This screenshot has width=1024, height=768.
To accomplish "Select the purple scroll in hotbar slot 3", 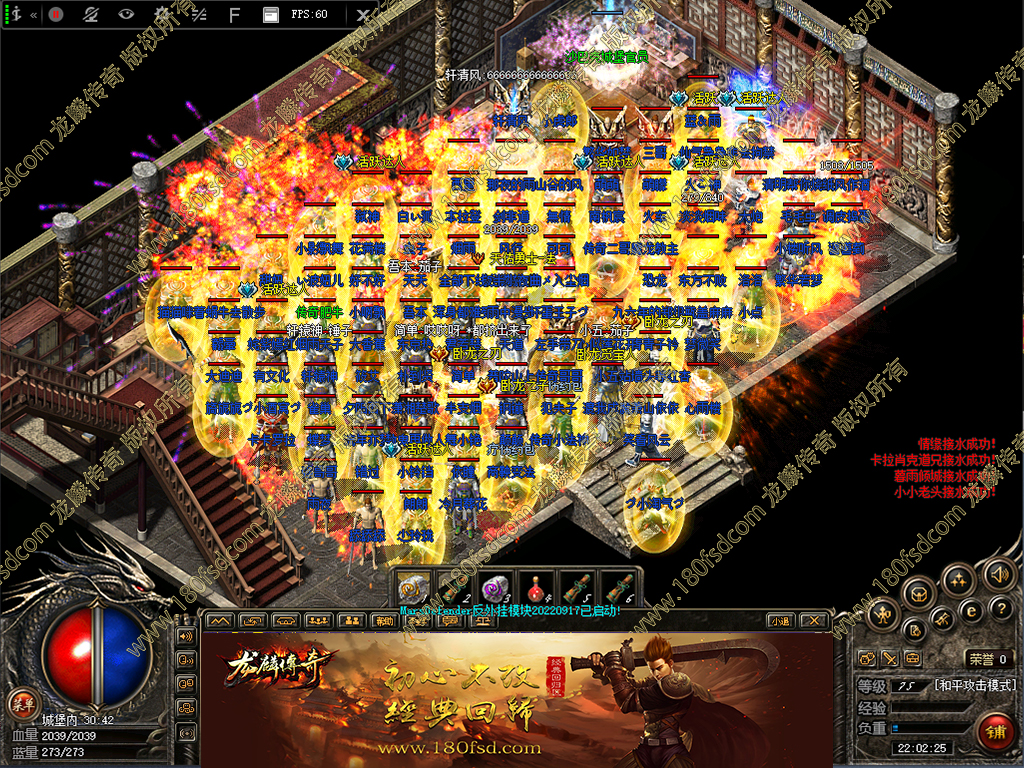I will 495,587.
